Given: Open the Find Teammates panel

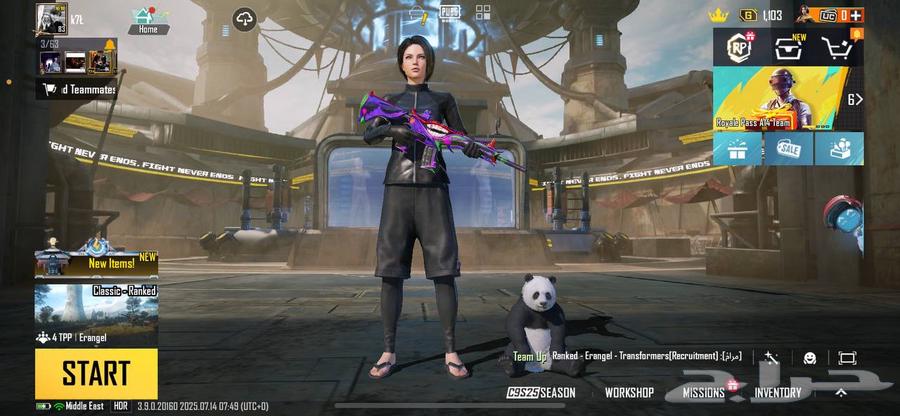Looking at the screenshot, I should [78, 89].
